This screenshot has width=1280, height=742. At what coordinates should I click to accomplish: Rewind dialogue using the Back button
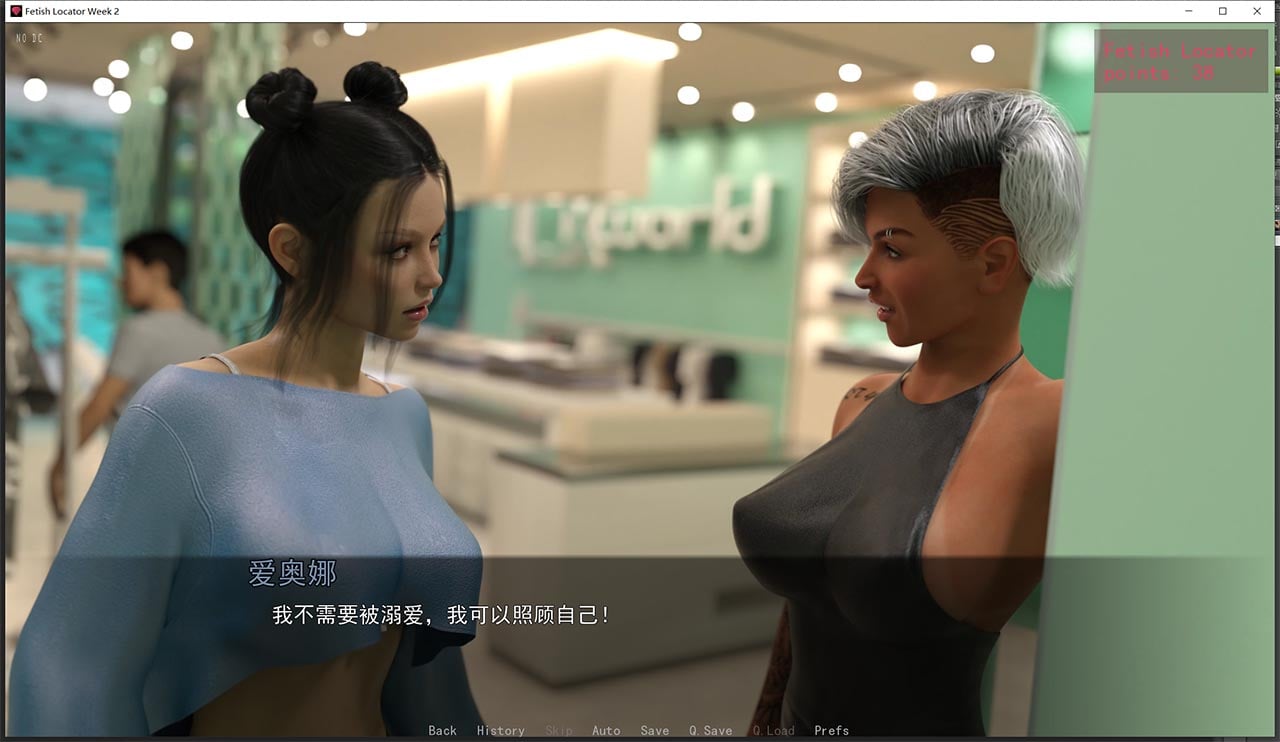[442, 730]
